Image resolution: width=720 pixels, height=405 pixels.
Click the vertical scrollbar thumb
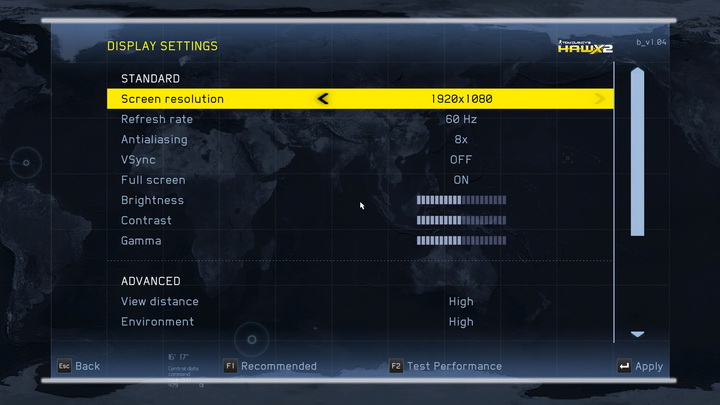pos(637,152)
